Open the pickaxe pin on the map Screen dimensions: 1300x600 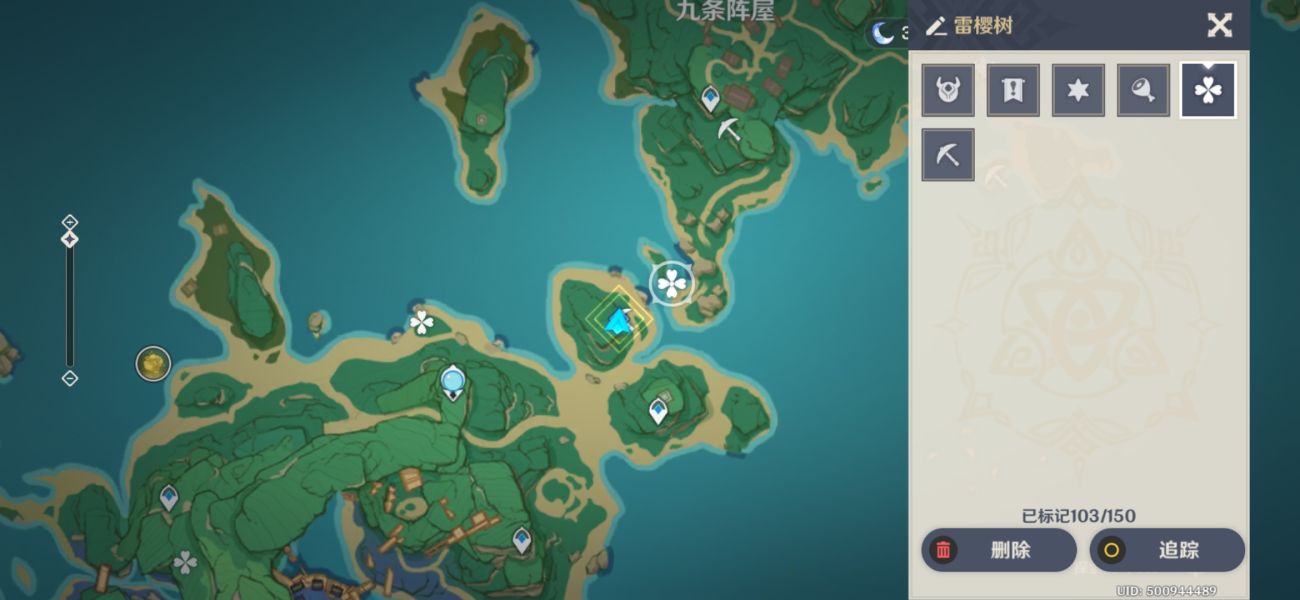point(729,129)
